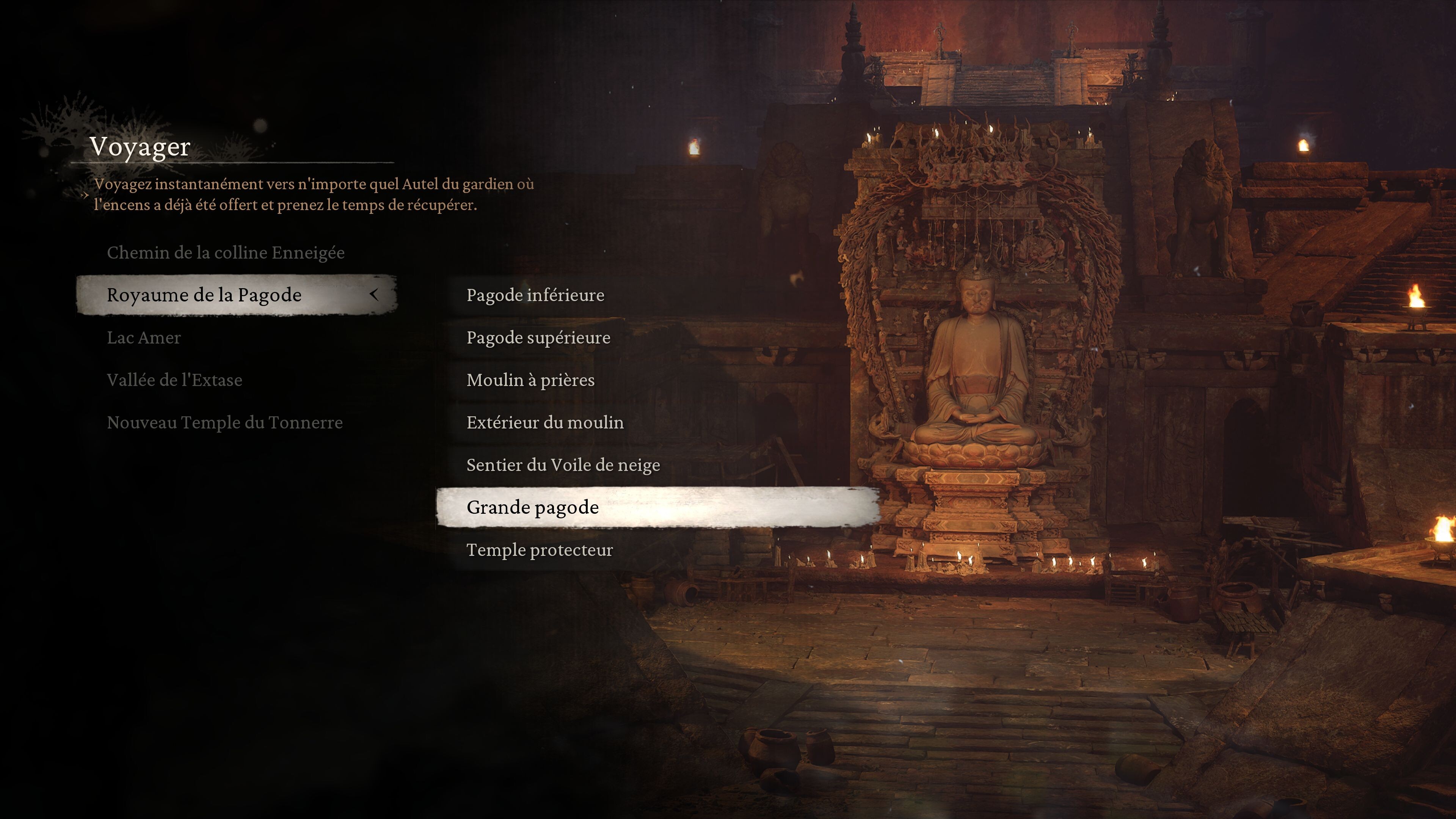Expand destinations for Lac Amer
Screen dimensions: 1456x819
coord(144,337)
